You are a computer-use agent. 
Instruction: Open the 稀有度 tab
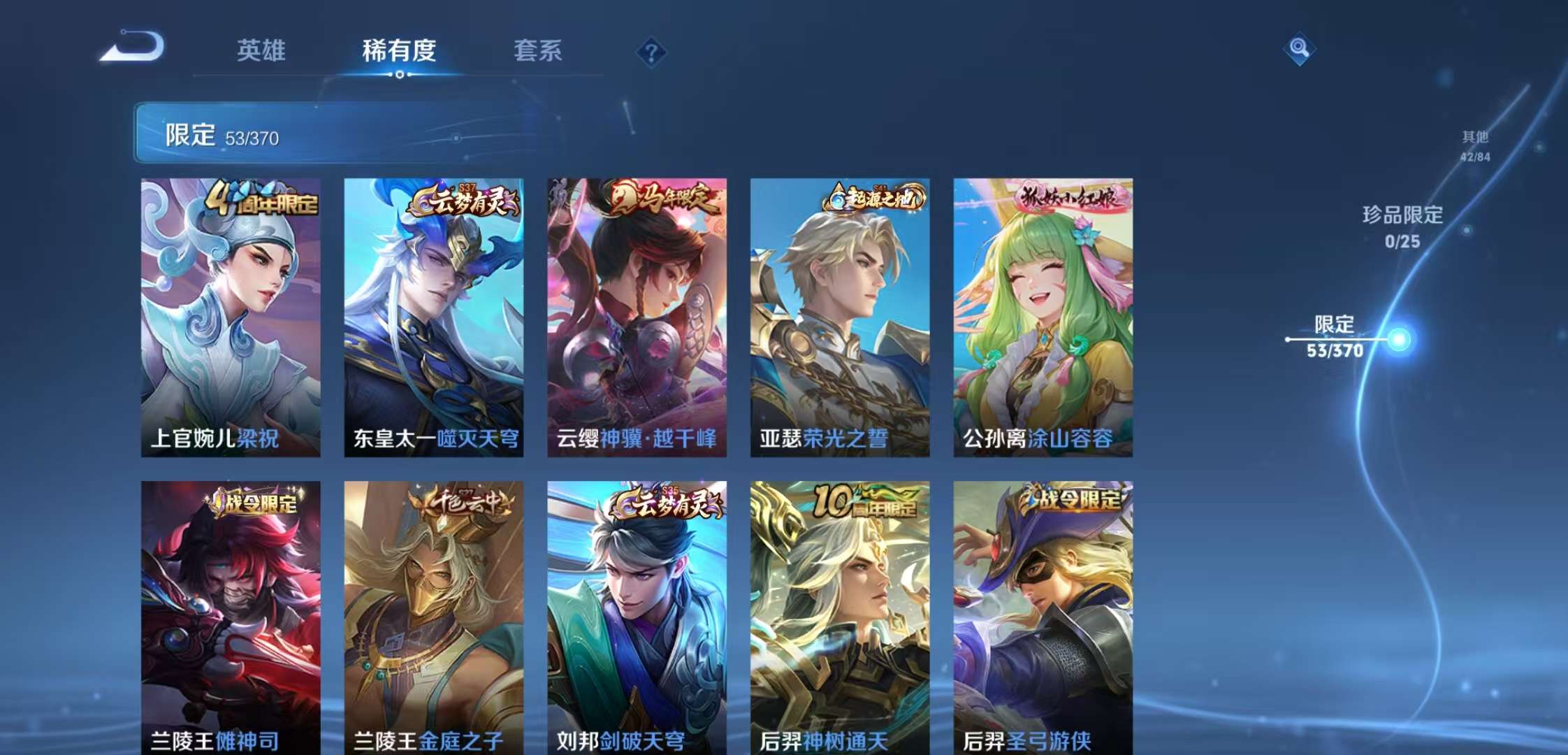(399, 51)
